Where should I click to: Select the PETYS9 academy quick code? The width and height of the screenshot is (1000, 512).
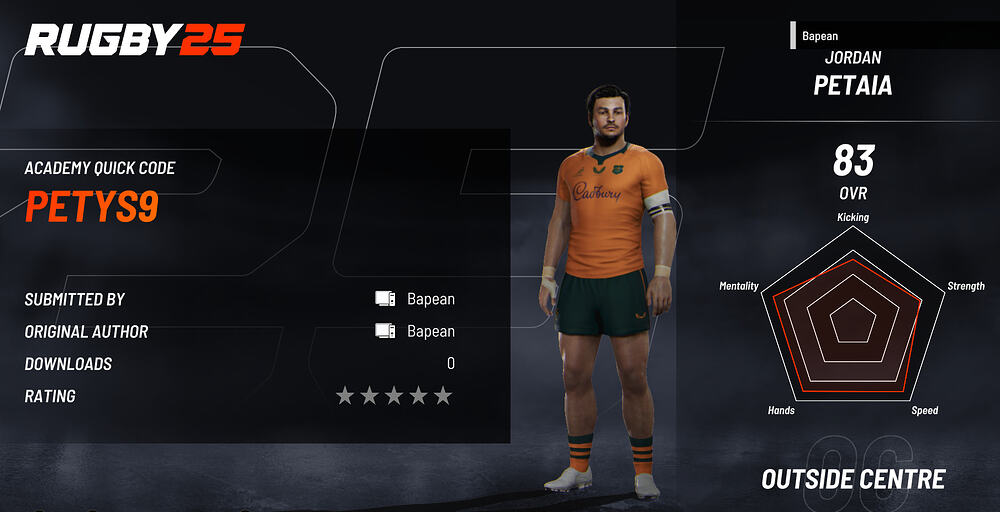[x=91, y=206]
